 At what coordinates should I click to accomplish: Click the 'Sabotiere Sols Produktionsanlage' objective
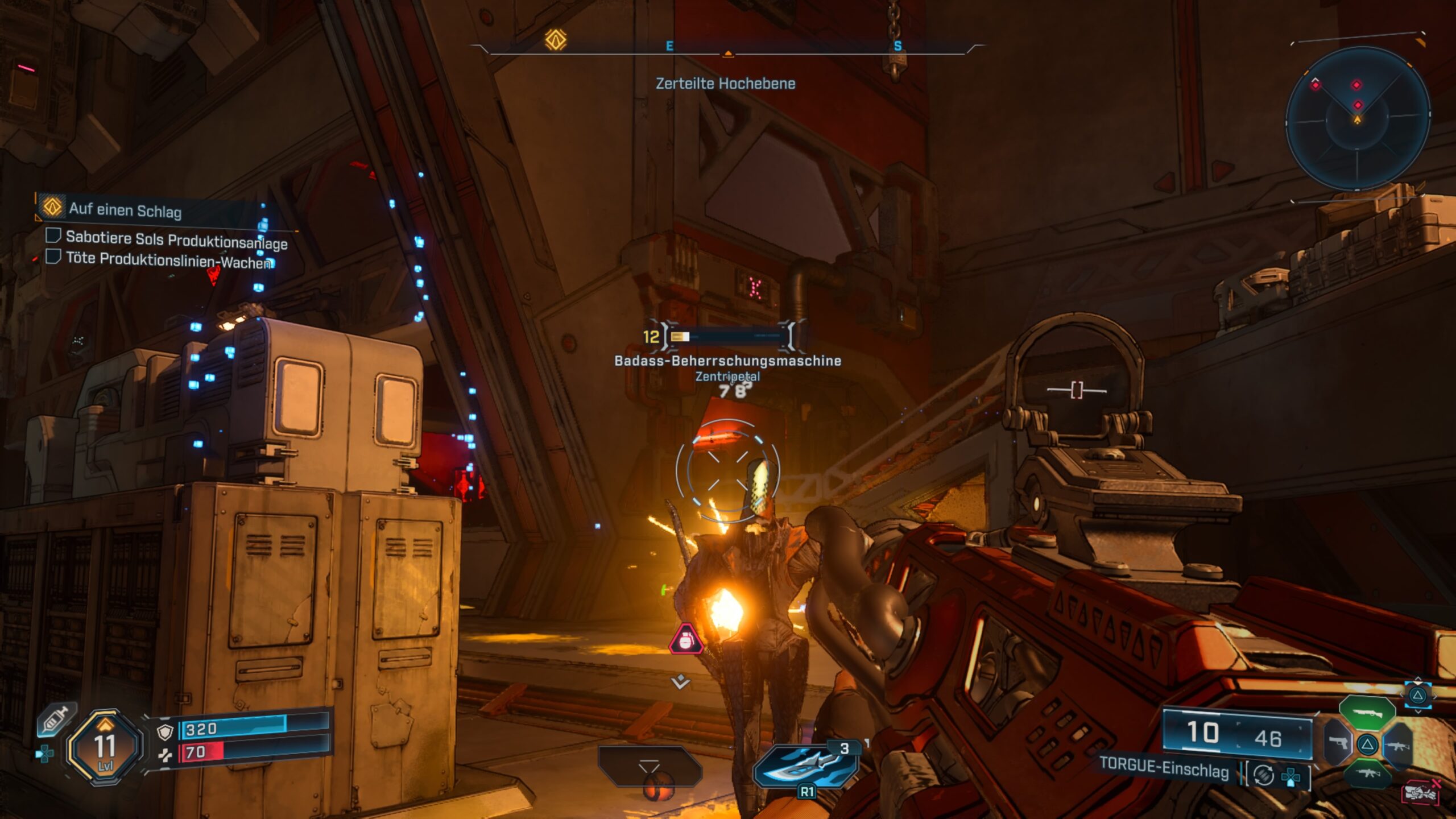[x=176, y=241]
